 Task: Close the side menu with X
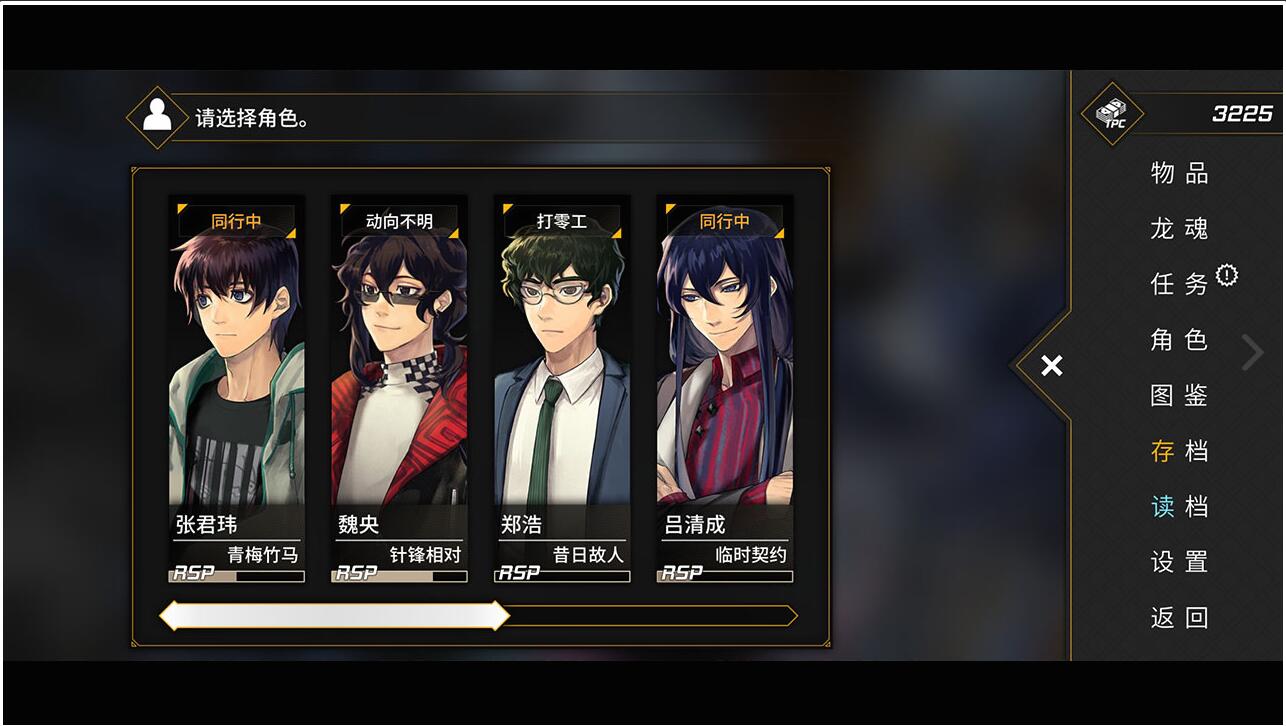[1051, 366]
